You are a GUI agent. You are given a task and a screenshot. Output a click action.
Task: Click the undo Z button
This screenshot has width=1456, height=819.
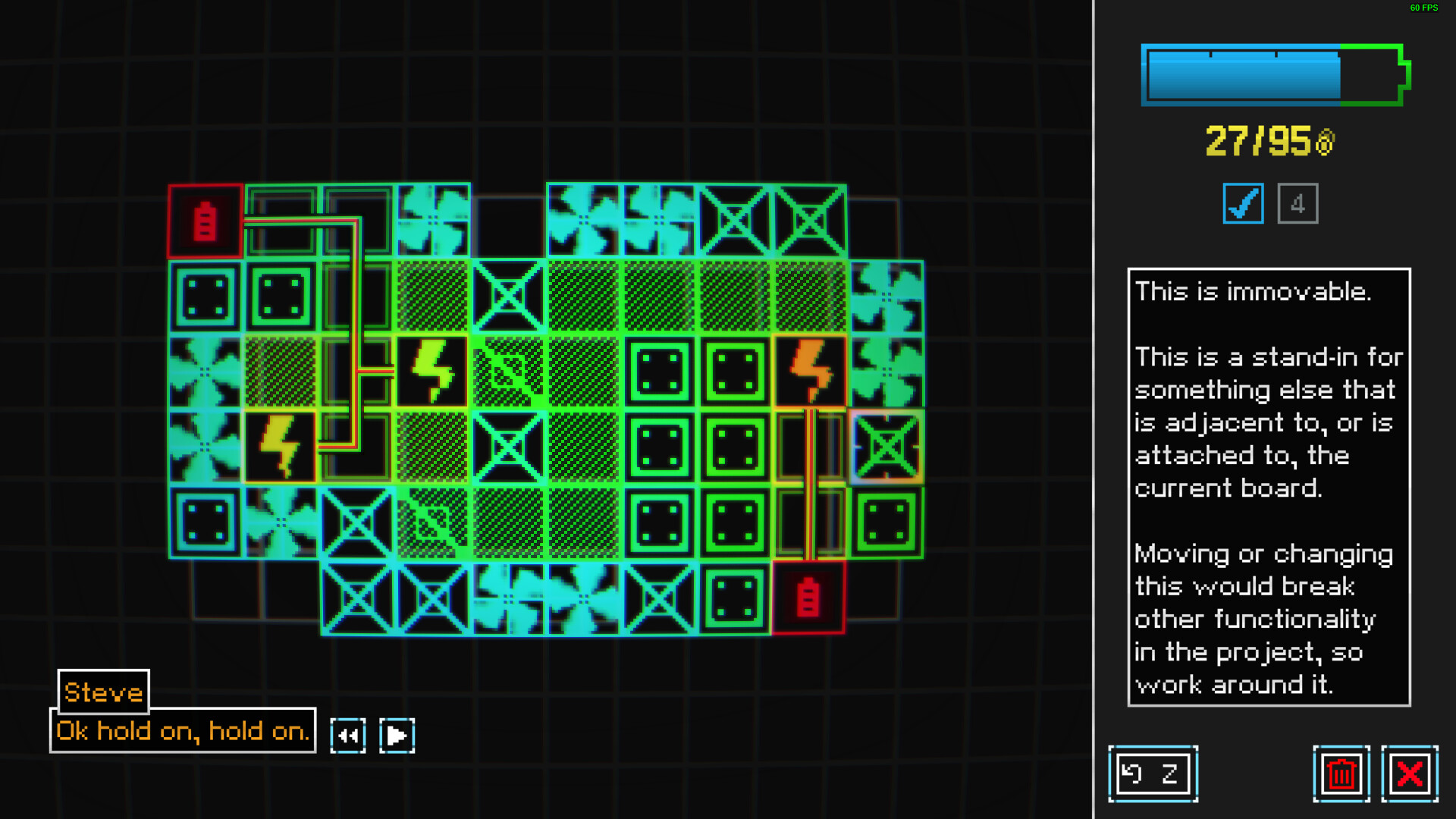pos(1153,774)
